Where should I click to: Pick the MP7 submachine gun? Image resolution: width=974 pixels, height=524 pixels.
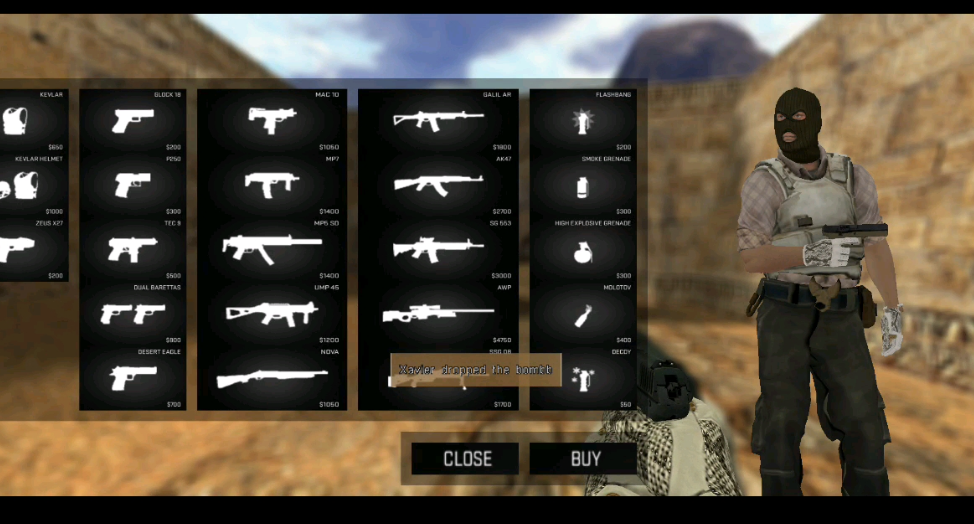coord(272,185)
